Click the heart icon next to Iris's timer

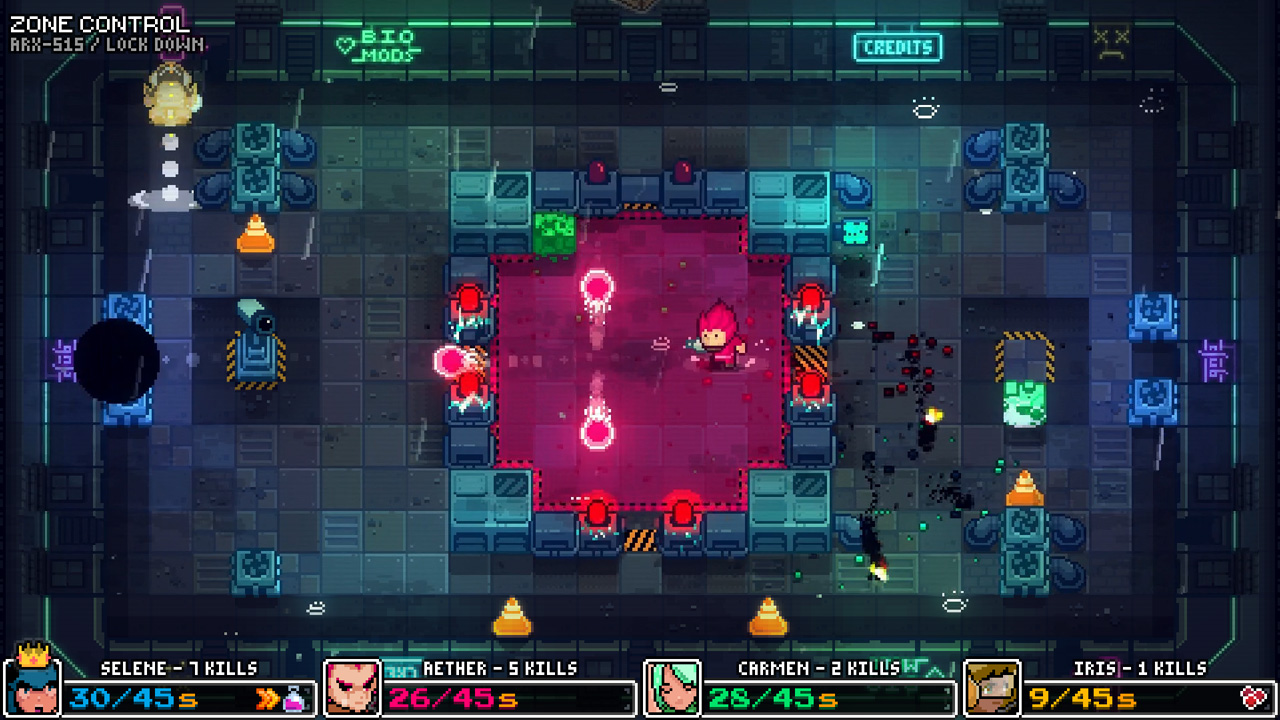[x=1253, y=697]
